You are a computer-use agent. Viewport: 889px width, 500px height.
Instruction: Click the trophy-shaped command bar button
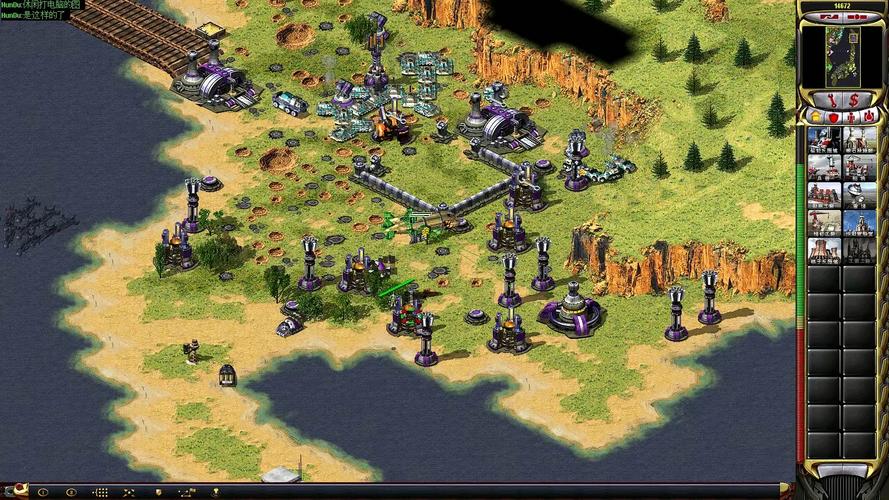pos(216,492)
